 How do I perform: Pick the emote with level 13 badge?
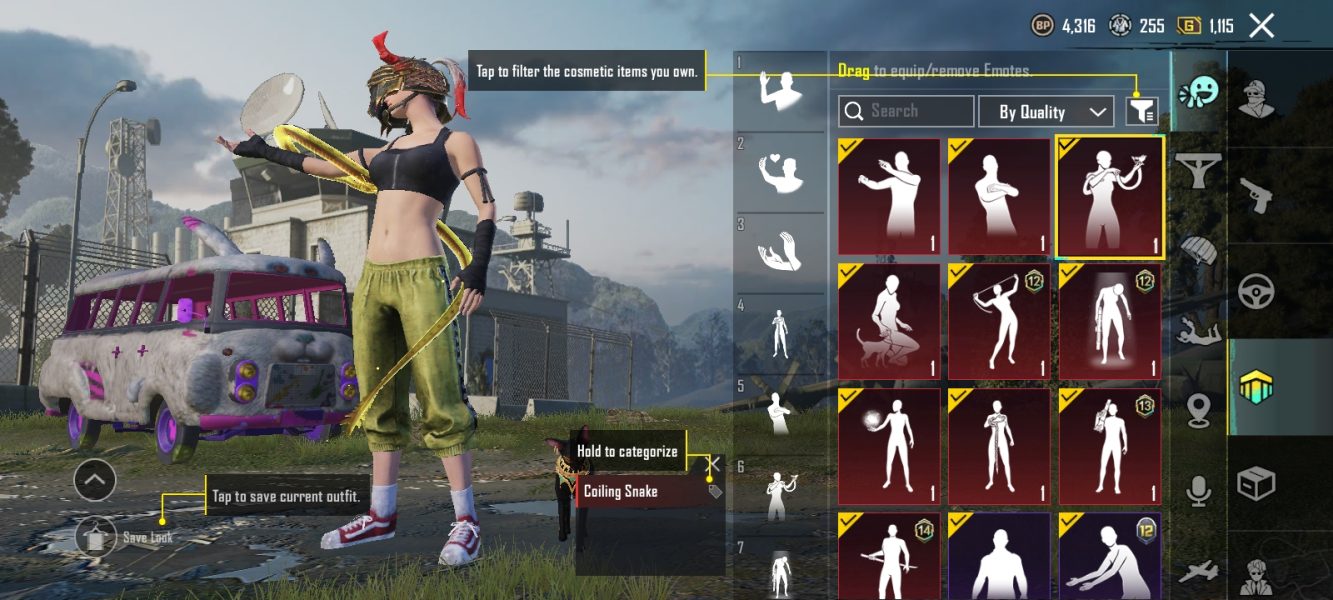[x=1110, y=446]
